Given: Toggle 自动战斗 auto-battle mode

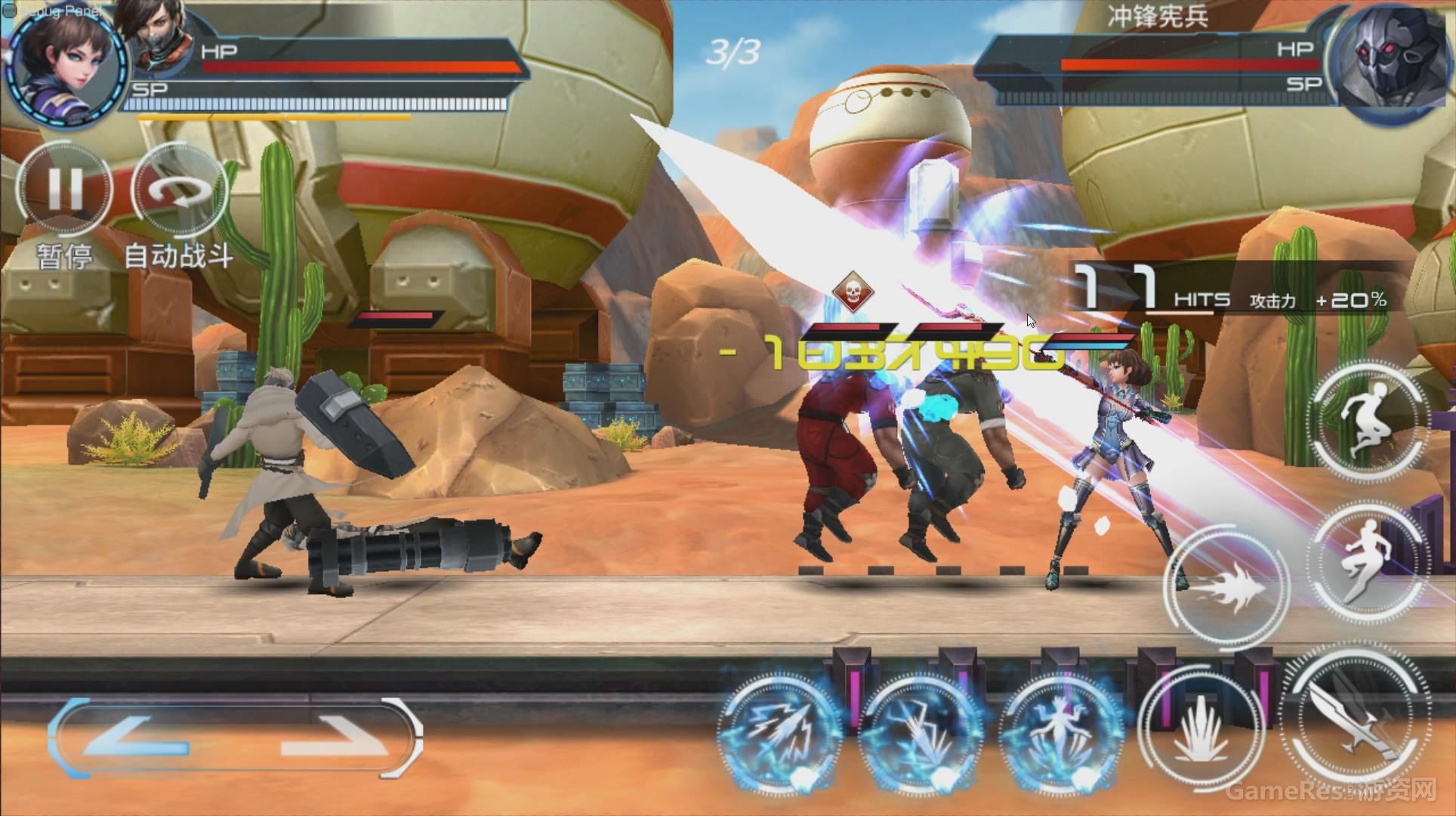Looking at the screenshot, I should [x=179, y=190].
